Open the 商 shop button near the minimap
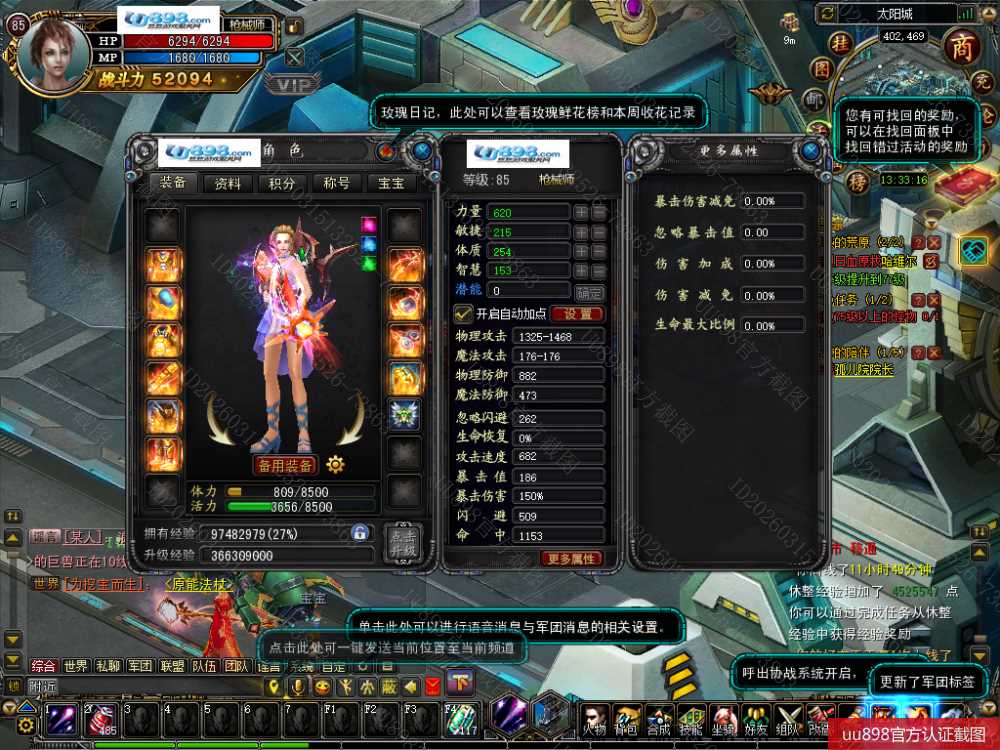The width and height of the screenshot is (1000, 750). (x=963, y=45)
